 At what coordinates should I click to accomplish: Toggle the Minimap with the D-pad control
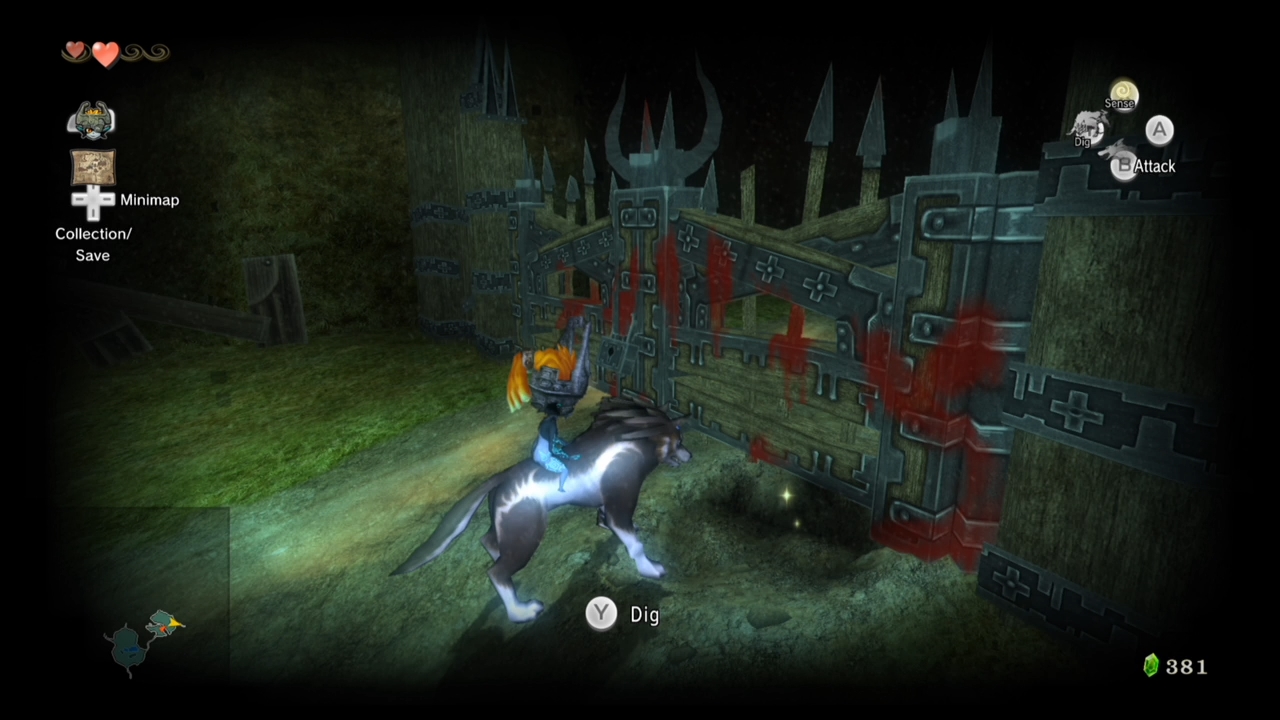[x=92, y=201]
